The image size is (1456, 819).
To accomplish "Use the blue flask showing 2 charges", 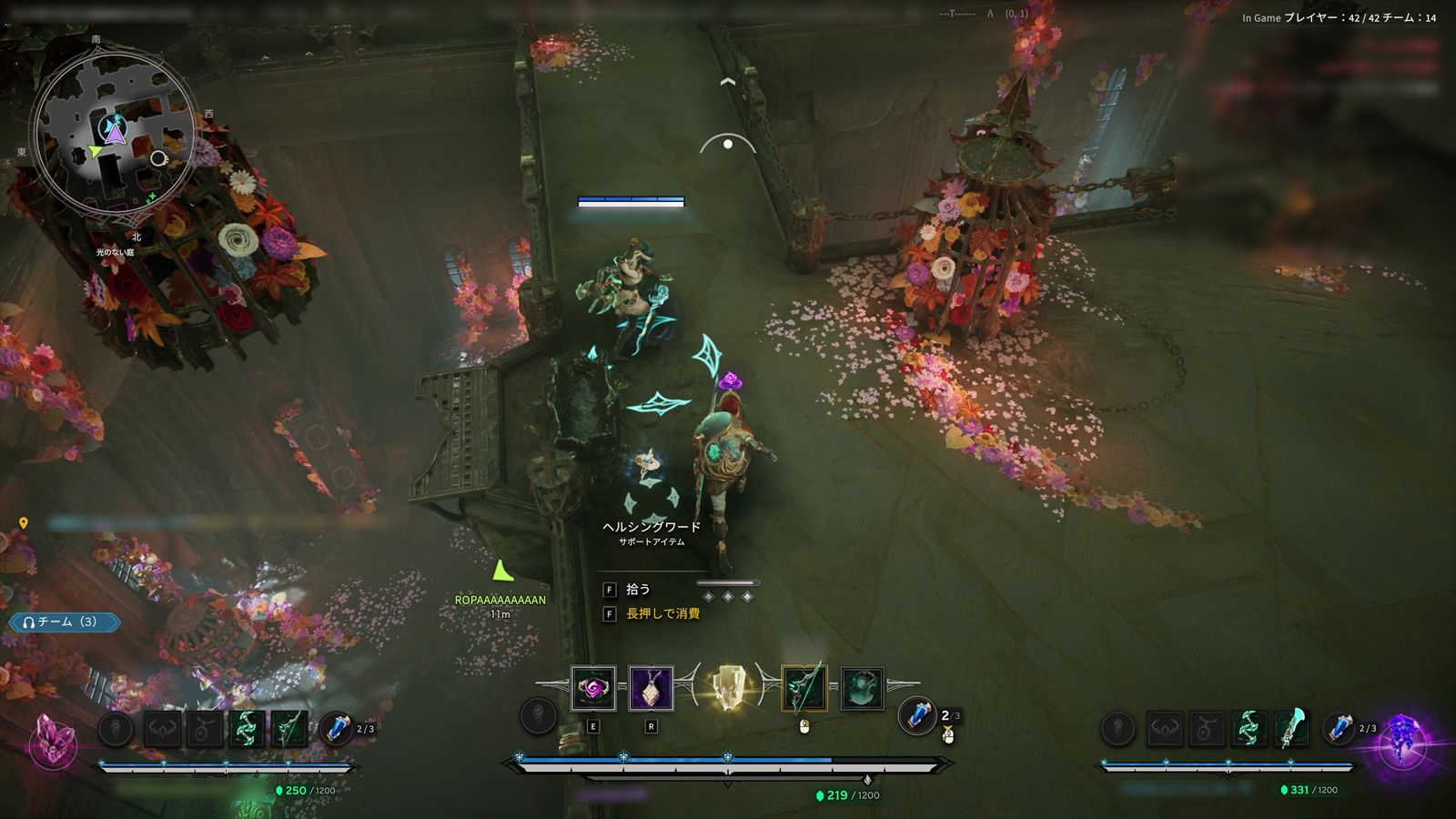I will [x=917, y=715].
